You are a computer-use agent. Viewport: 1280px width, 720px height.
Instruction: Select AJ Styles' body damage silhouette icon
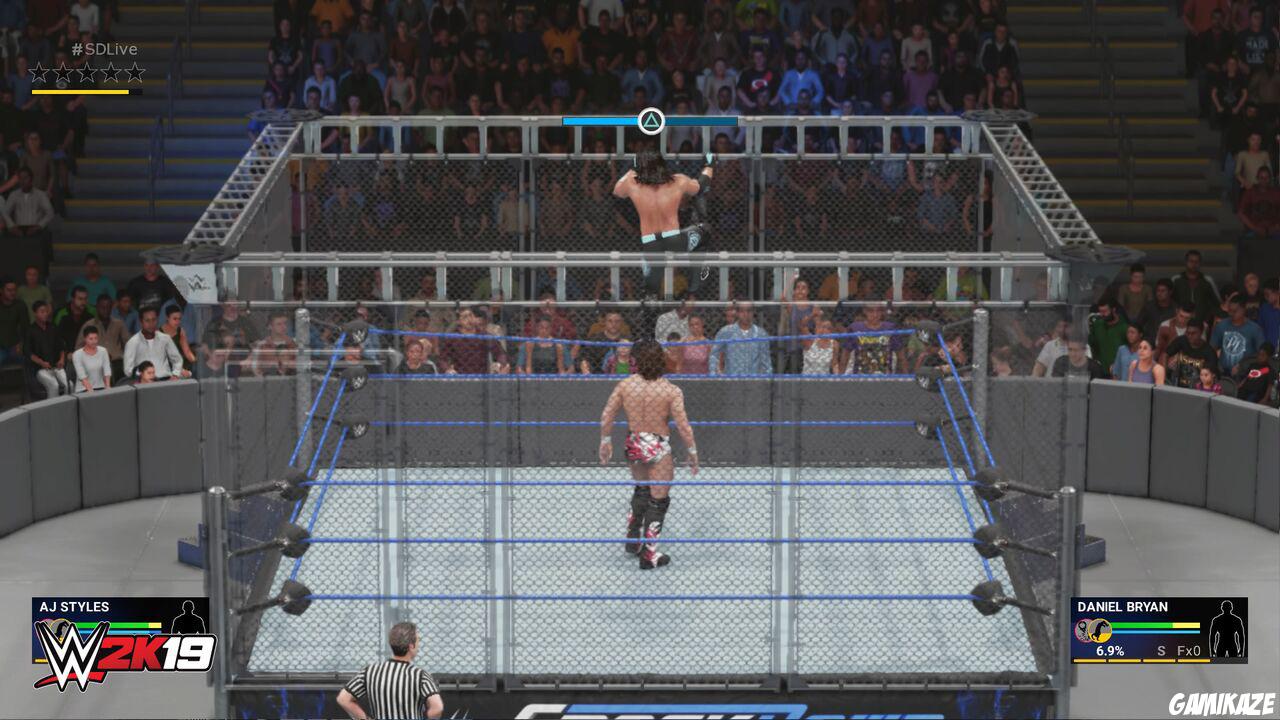click(188, 618)
